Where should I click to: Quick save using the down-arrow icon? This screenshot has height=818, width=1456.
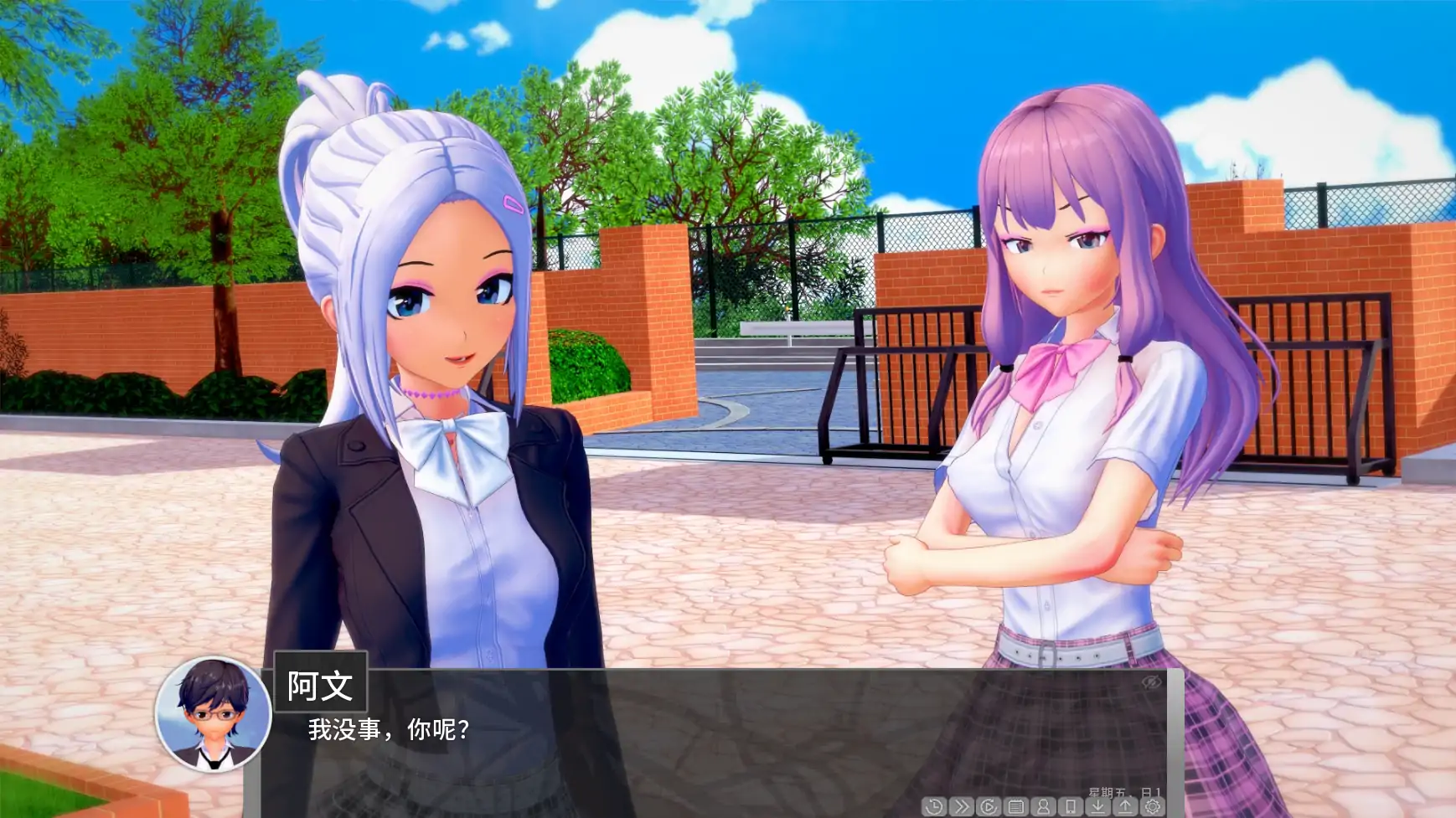tap(1097, 806)
